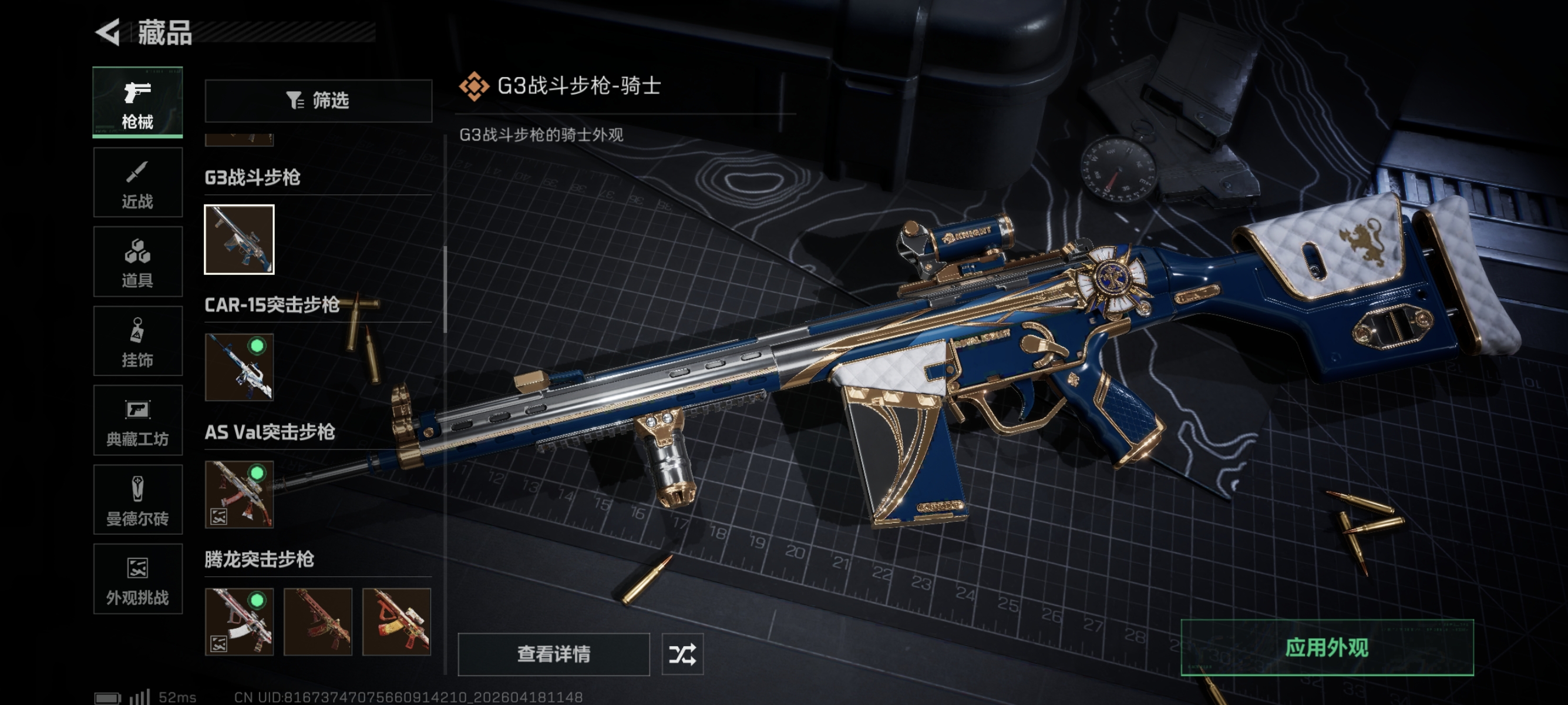
Task: Show the 挂饰 charms tab
Action: 137,341
